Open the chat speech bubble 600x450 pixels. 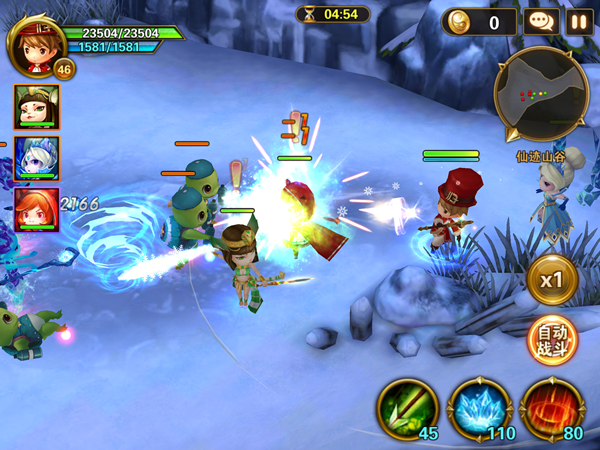[x=541, y=21]
